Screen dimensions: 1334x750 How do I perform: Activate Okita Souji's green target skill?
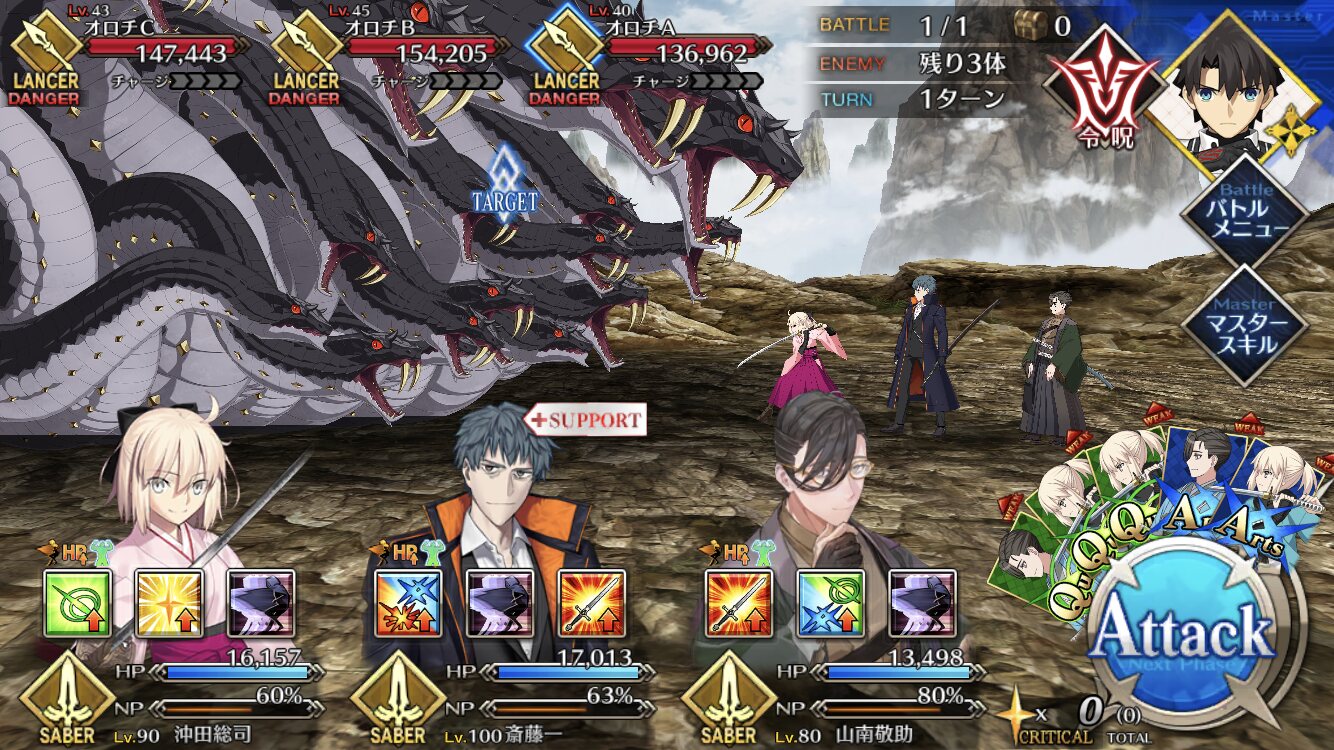(78, 603)
